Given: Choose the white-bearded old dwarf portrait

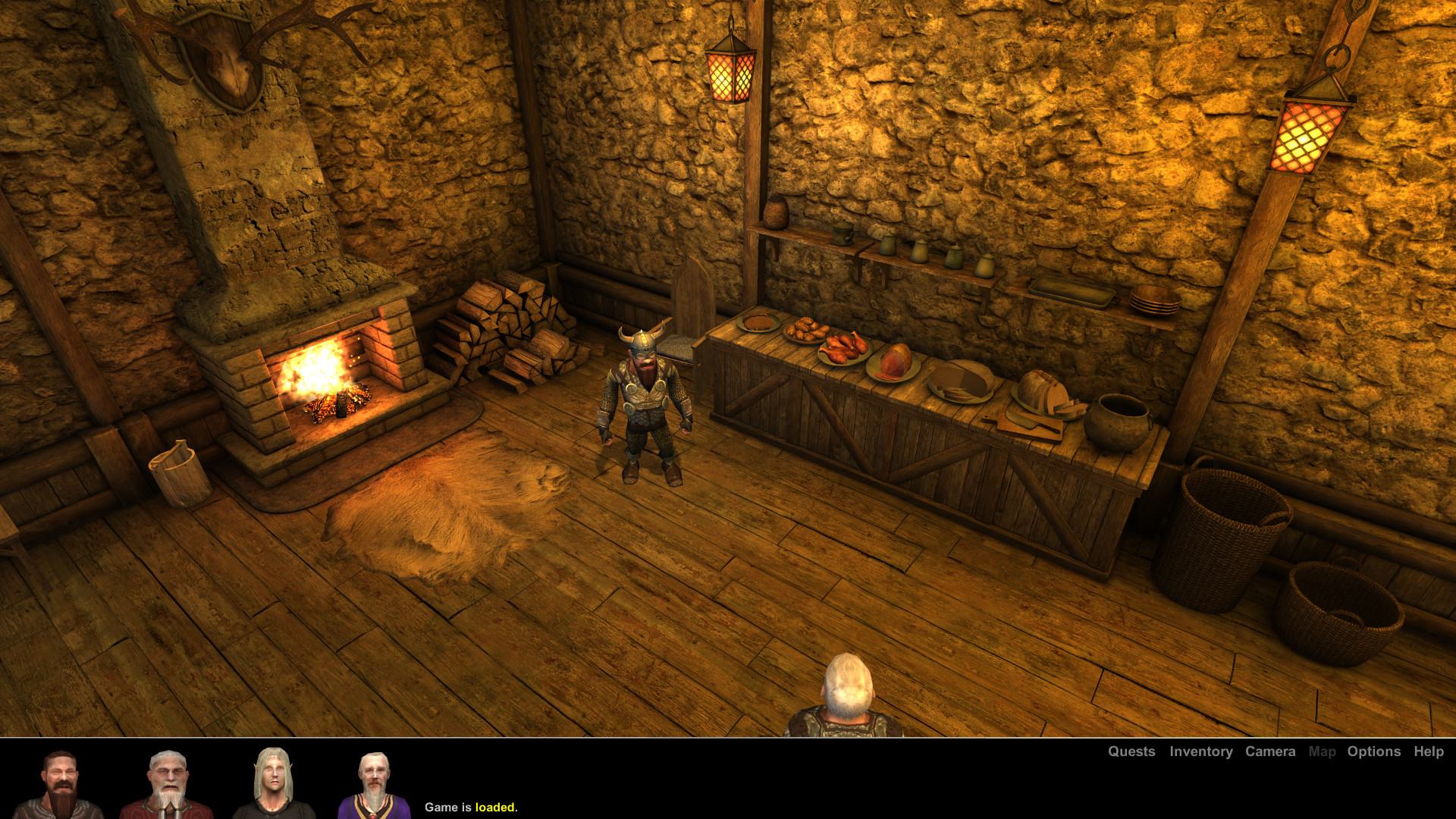Looking at the screenshot, I should tap(165, 784).
